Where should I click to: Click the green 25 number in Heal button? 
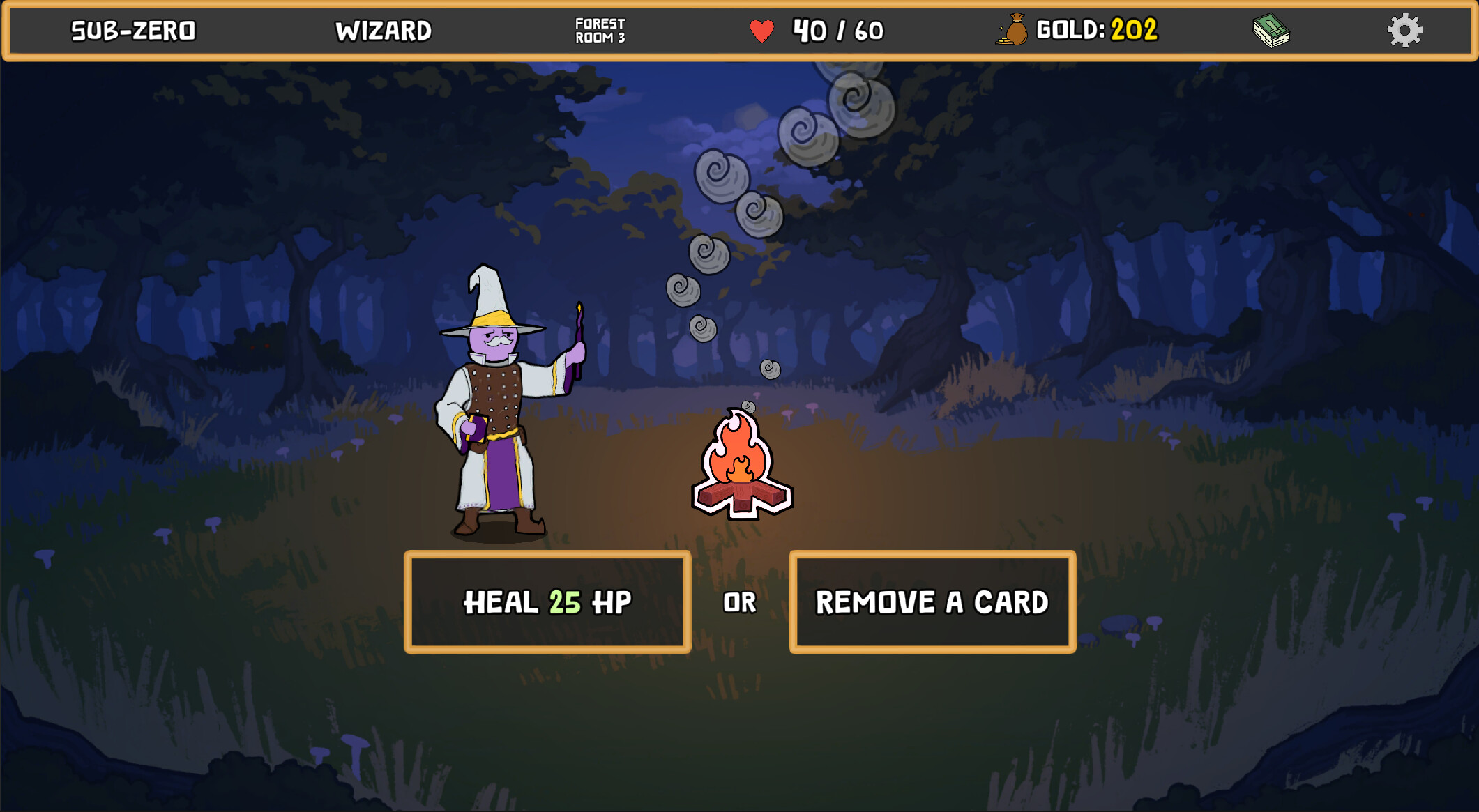click(565, 602)
